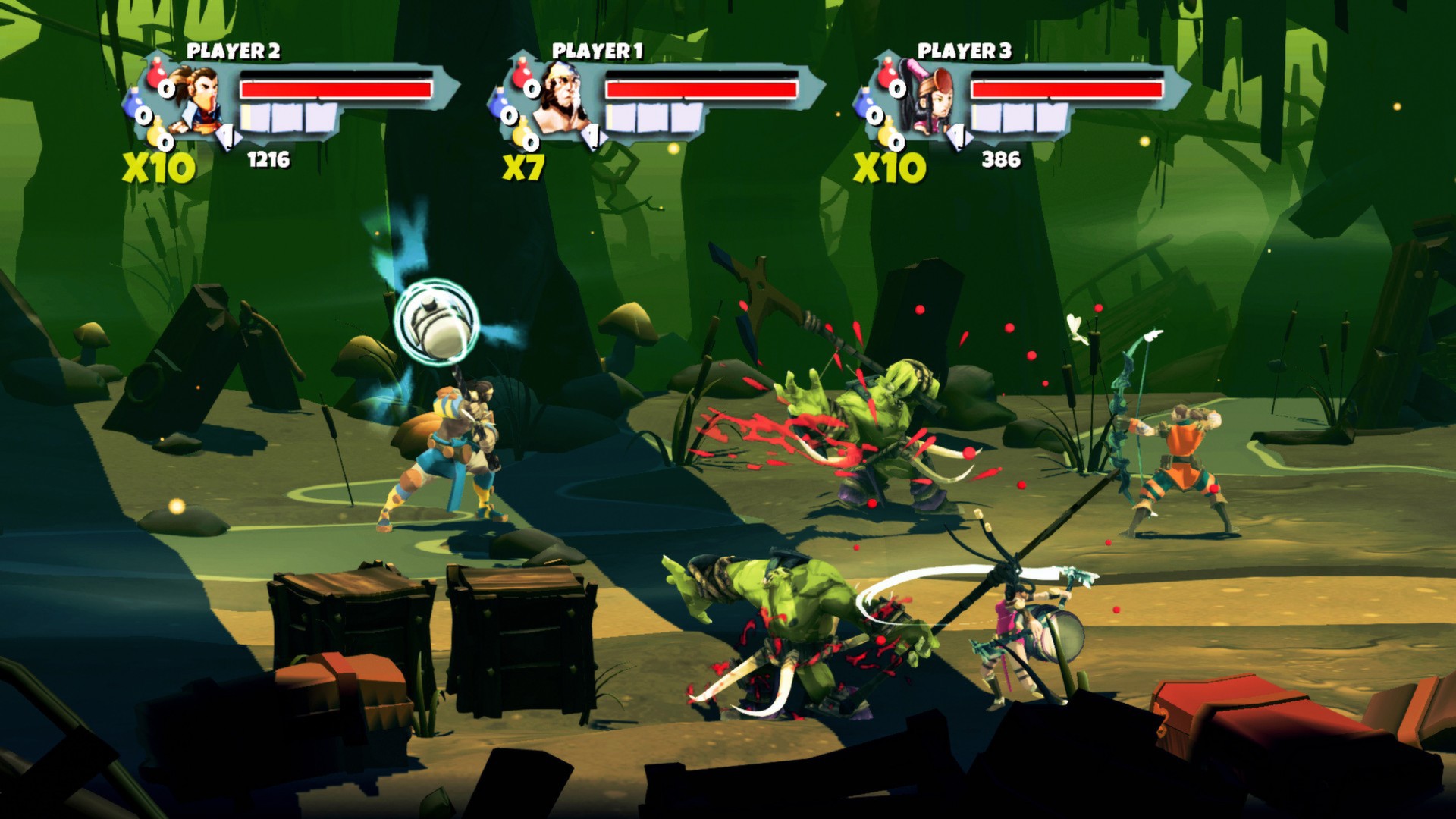Select the PLAYER 3 nameplate label
This screenshot has width=1456, height=819.
(x=963, y=50)
